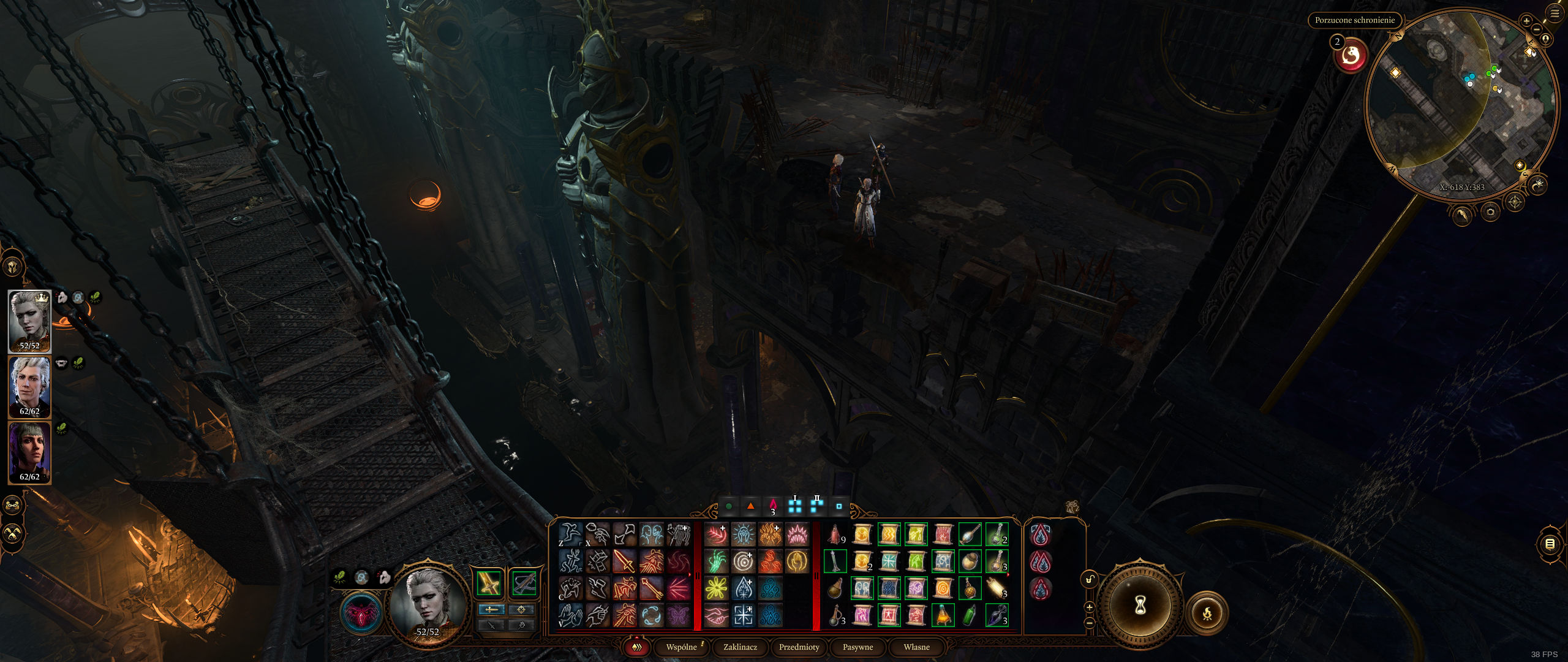Select the ranged crossbow weapon slot

(x=524, y=583)
